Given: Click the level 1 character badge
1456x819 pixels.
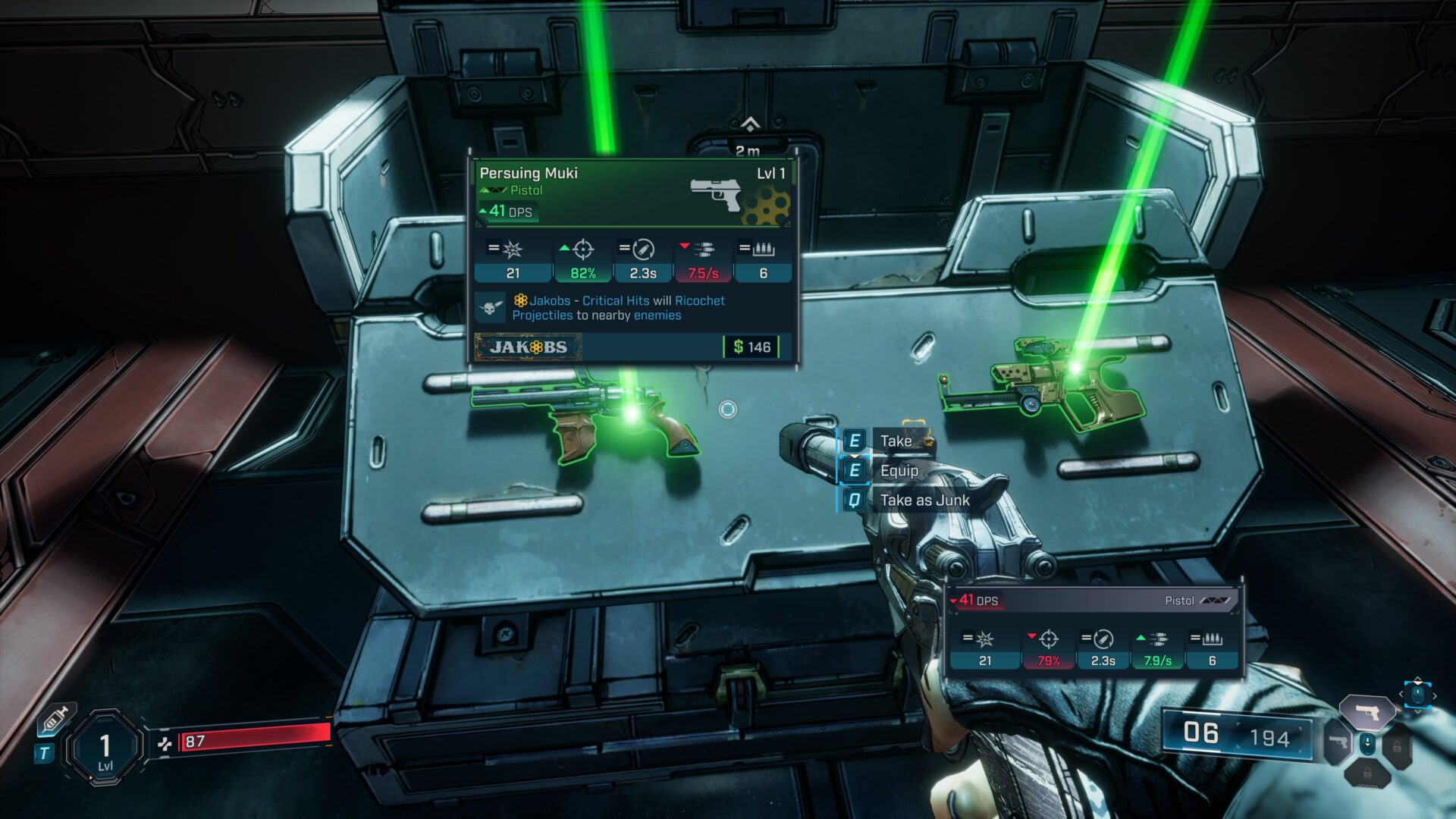Looking at the screenshot, I should tap(105, 748).
